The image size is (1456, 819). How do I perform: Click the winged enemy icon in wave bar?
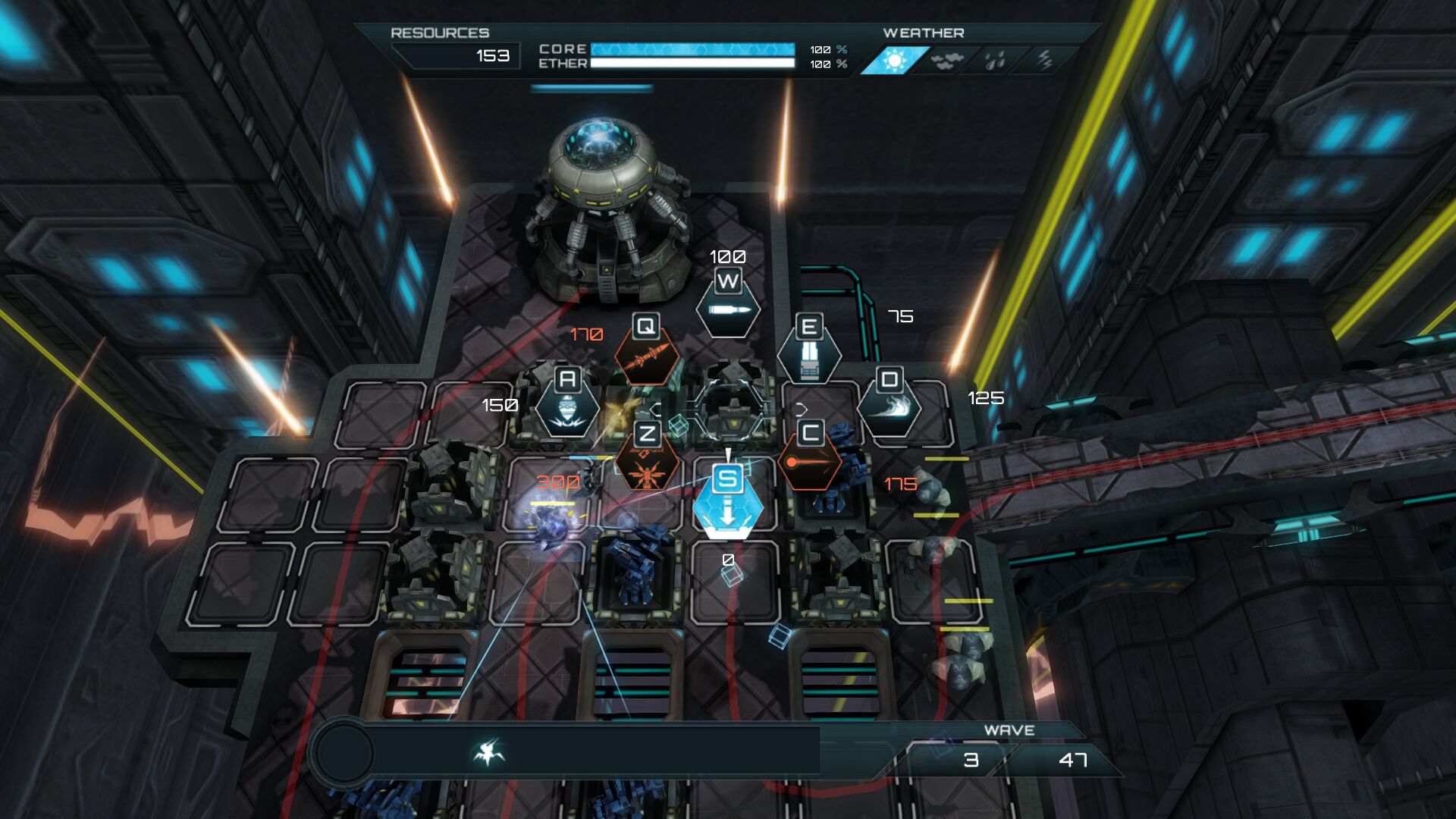pyautogui.click(x=488, y=752)
